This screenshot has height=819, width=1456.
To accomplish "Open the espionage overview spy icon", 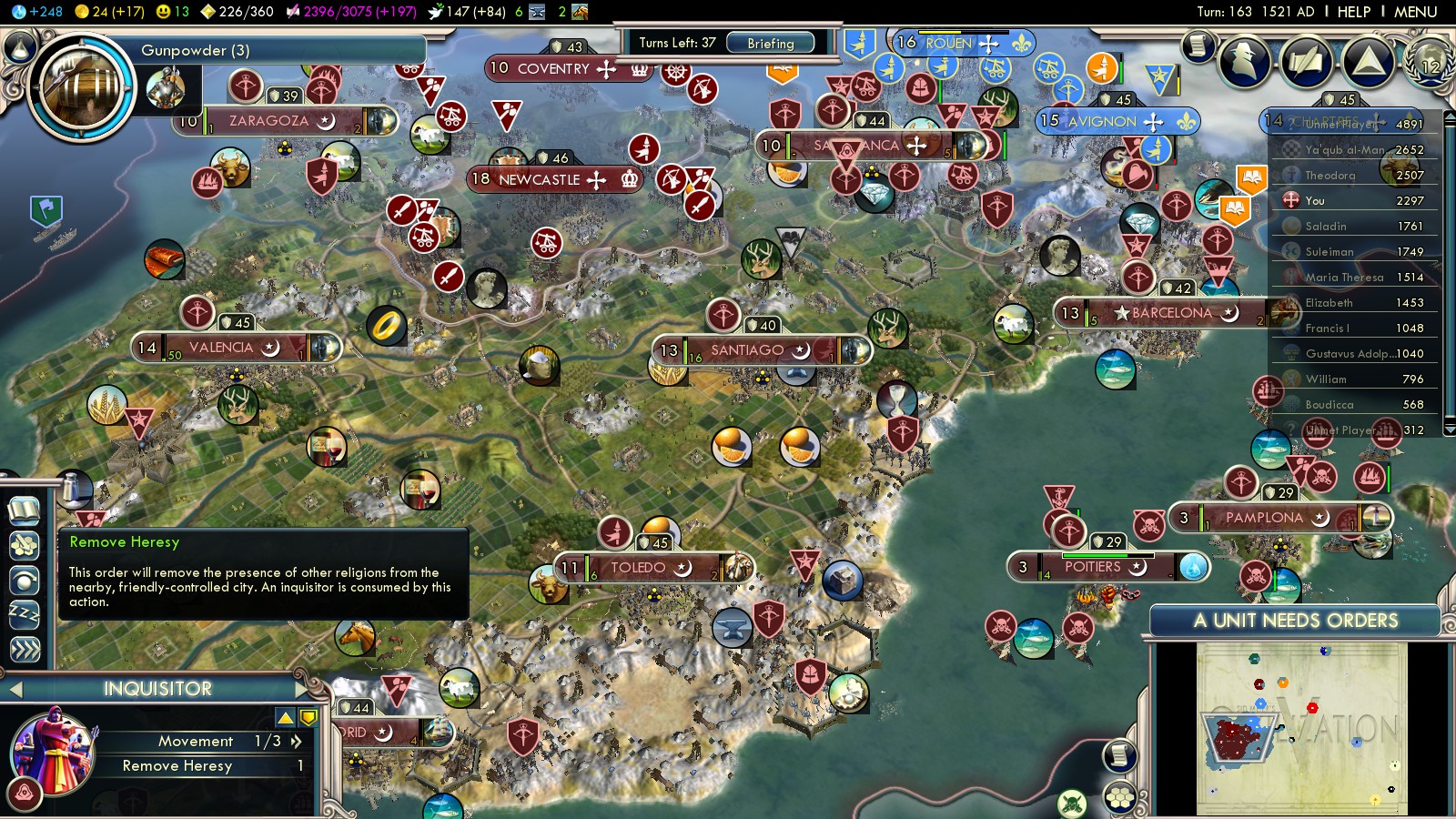I will tap(1244, 62).
